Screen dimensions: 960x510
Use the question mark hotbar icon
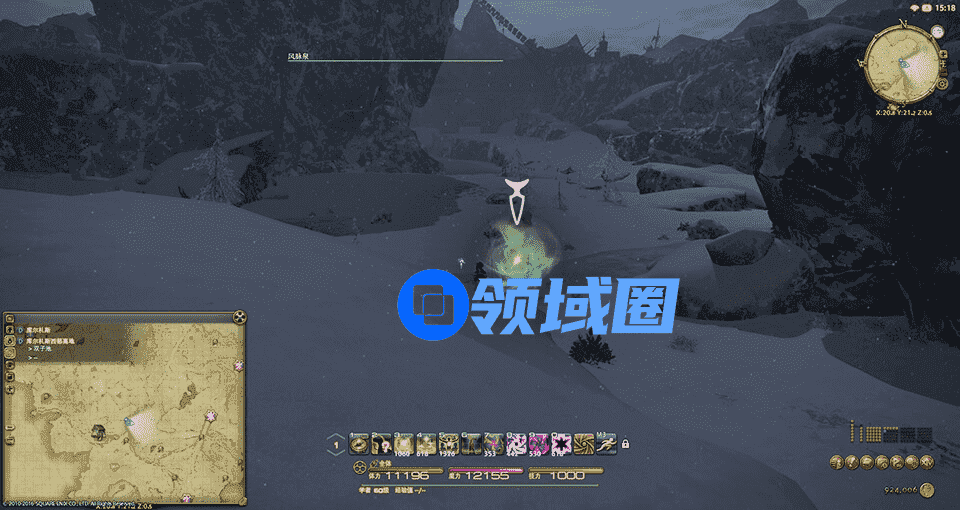382,443
